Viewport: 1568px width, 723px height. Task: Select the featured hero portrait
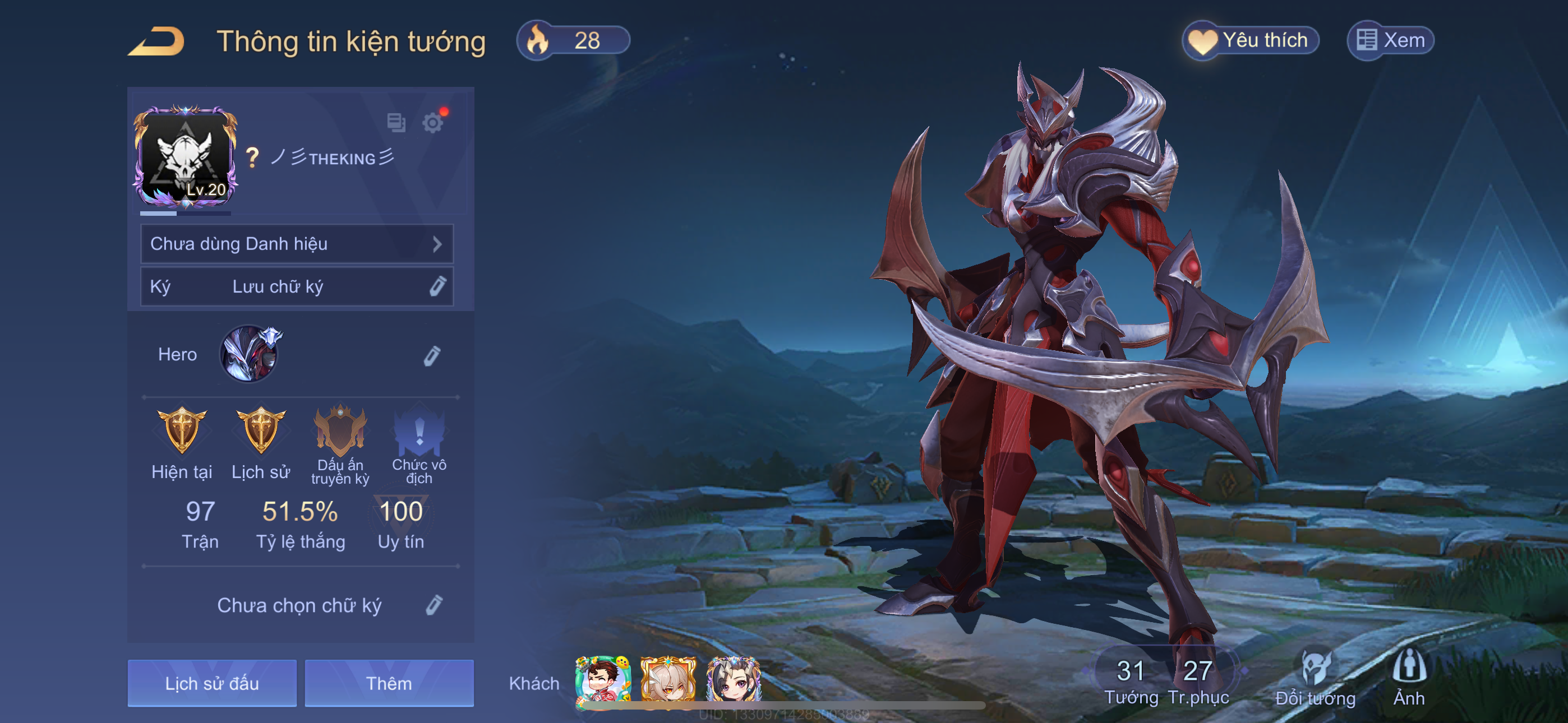(x=250, y=354)
